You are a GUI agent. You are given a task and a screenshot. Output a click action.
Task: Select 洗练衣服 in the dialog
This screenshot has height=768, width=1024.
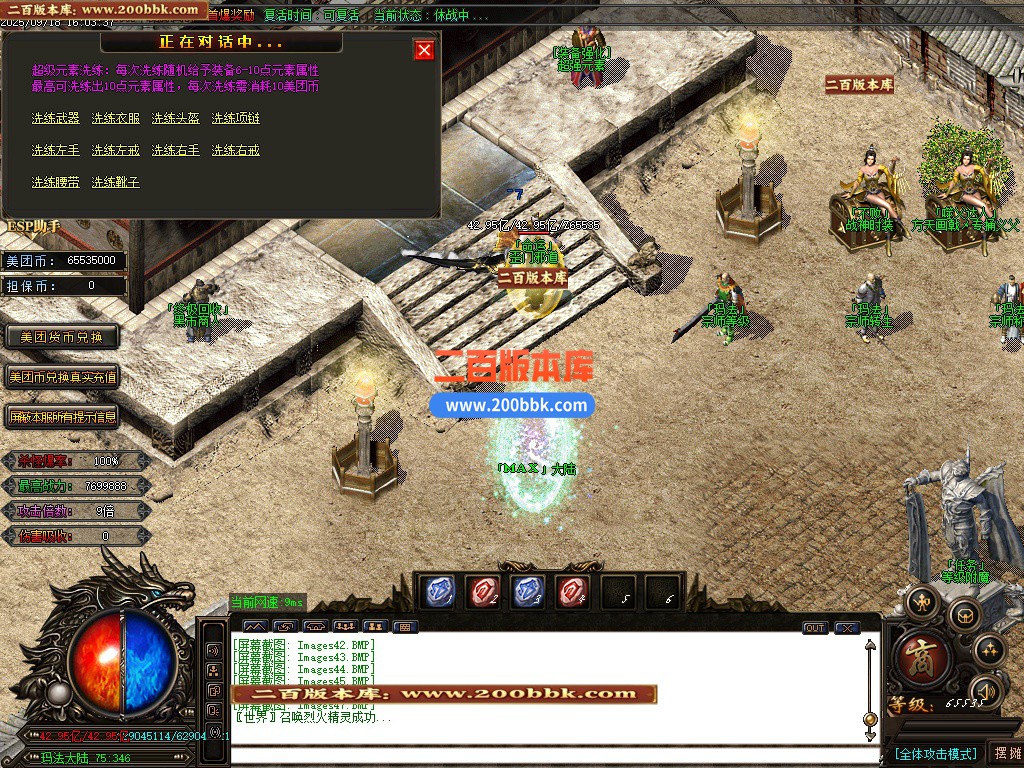[x=116, y=118]
